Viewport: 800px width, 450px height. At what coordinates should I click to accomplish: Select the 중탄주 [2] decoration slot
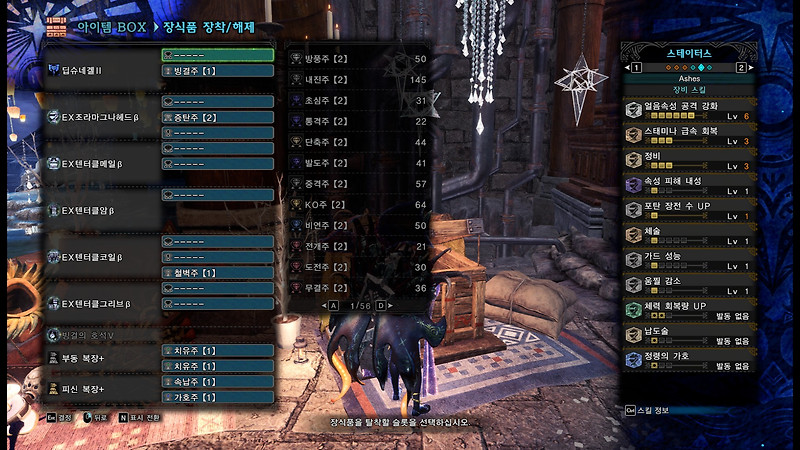(217, 117)
